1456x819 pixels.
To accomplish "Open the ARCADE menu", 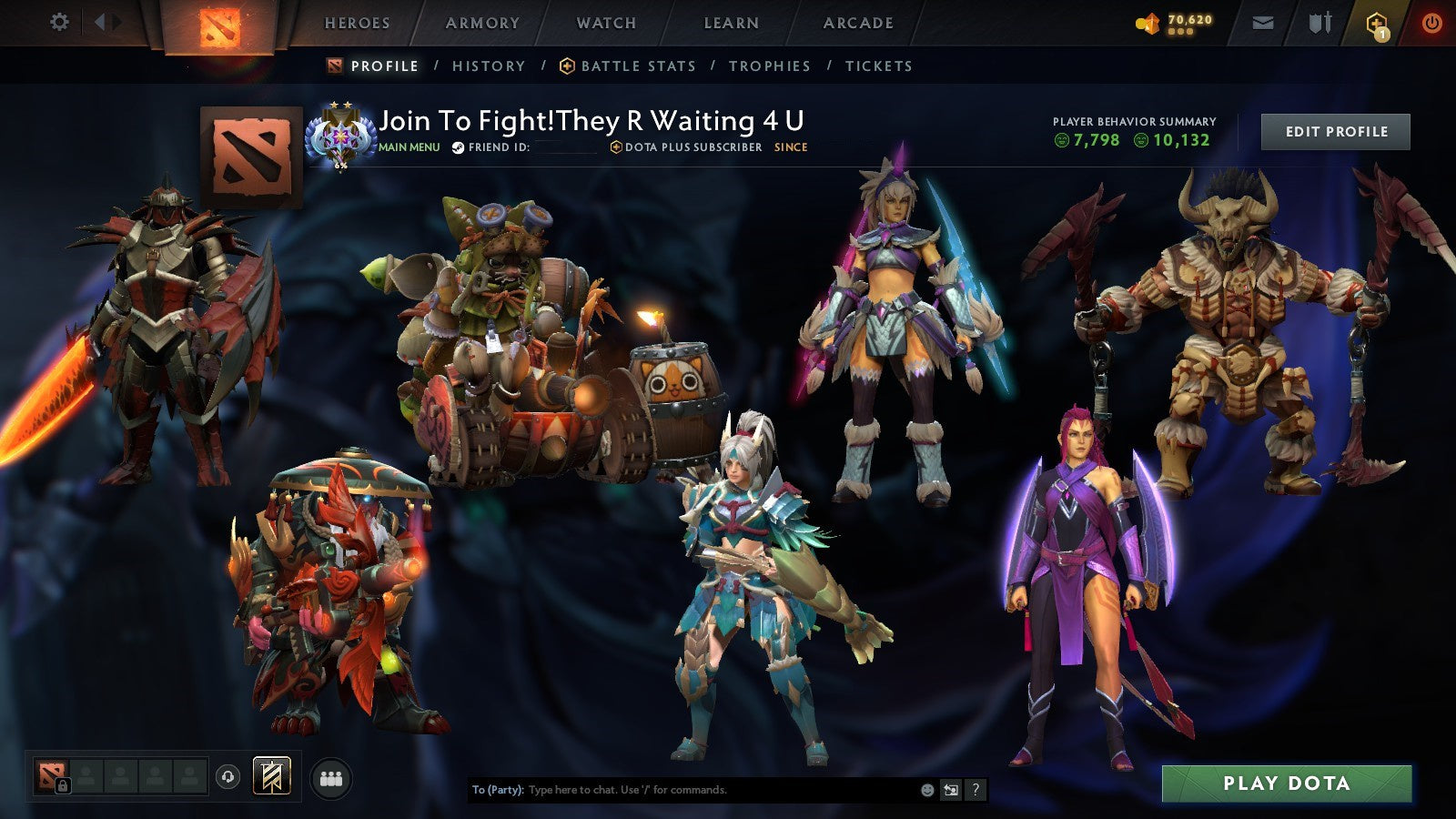I will (858, 22).
